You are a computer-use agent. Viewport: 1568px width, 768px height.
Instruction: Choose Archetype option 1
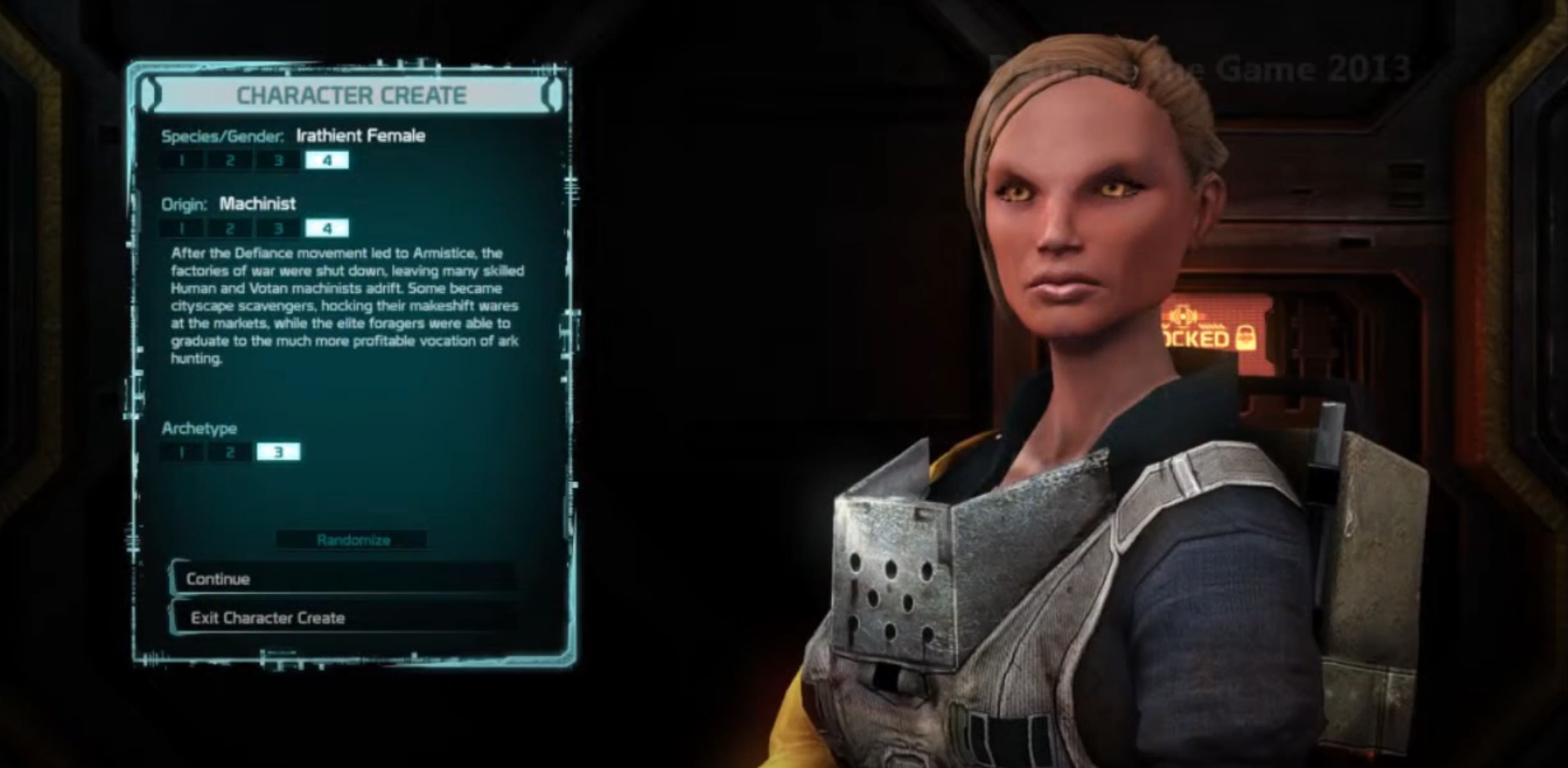point(182,452)
